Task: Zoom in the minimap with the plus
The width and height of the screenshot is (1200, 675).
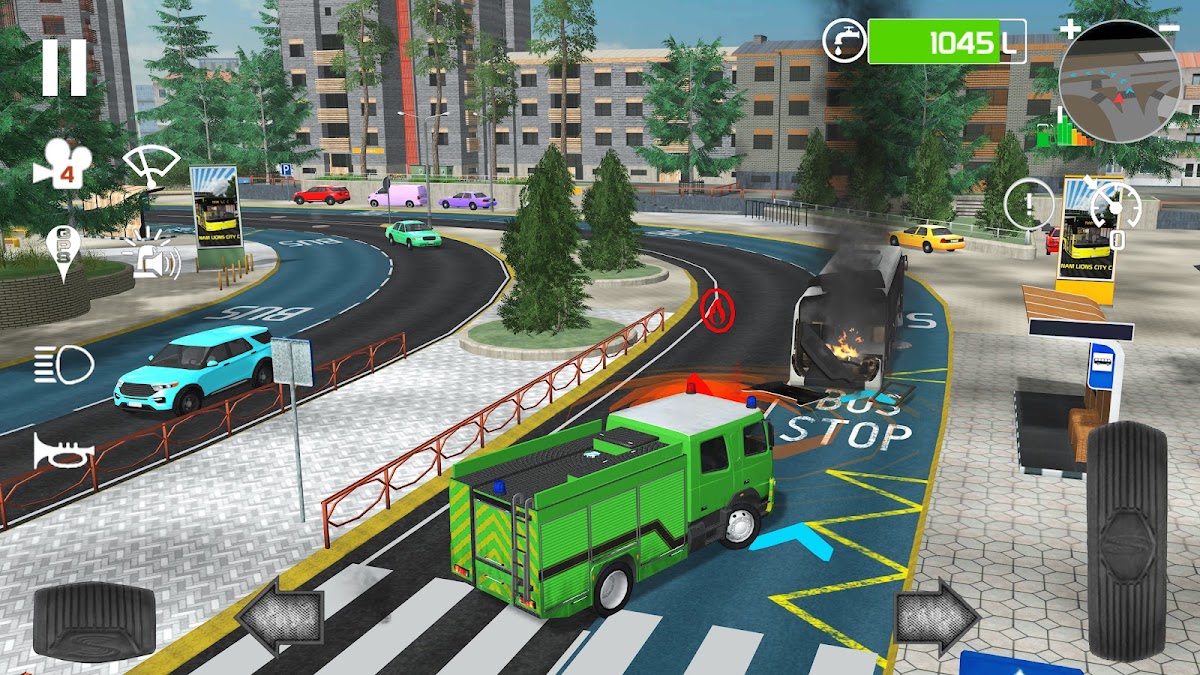Action: pyautogui.click(x=1070, y=28)
